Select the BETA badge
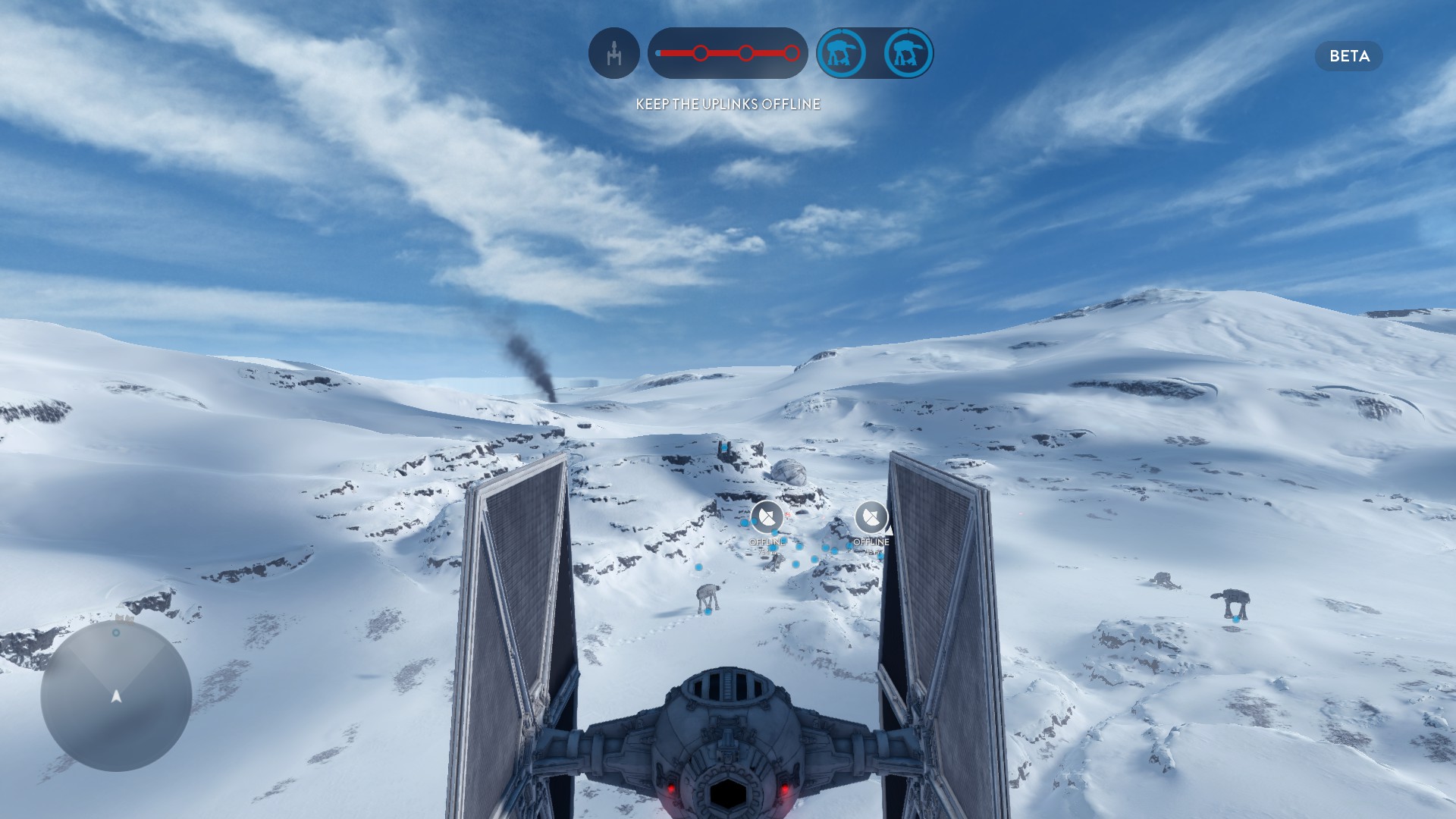 click(1348, 56)
